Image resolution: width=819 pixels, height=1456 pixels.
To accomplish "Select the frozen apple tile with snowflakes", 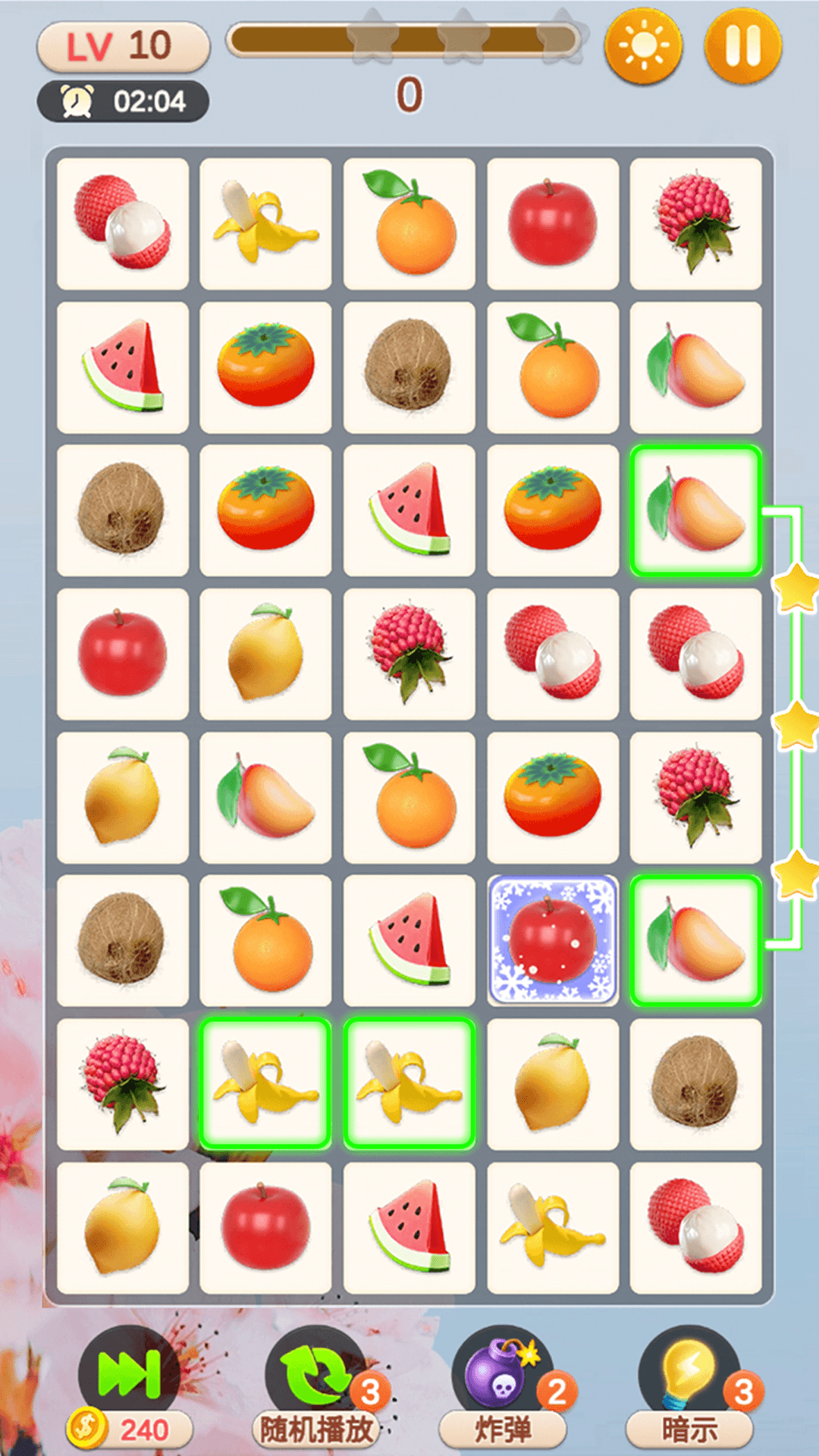I will tap(553, 940).
